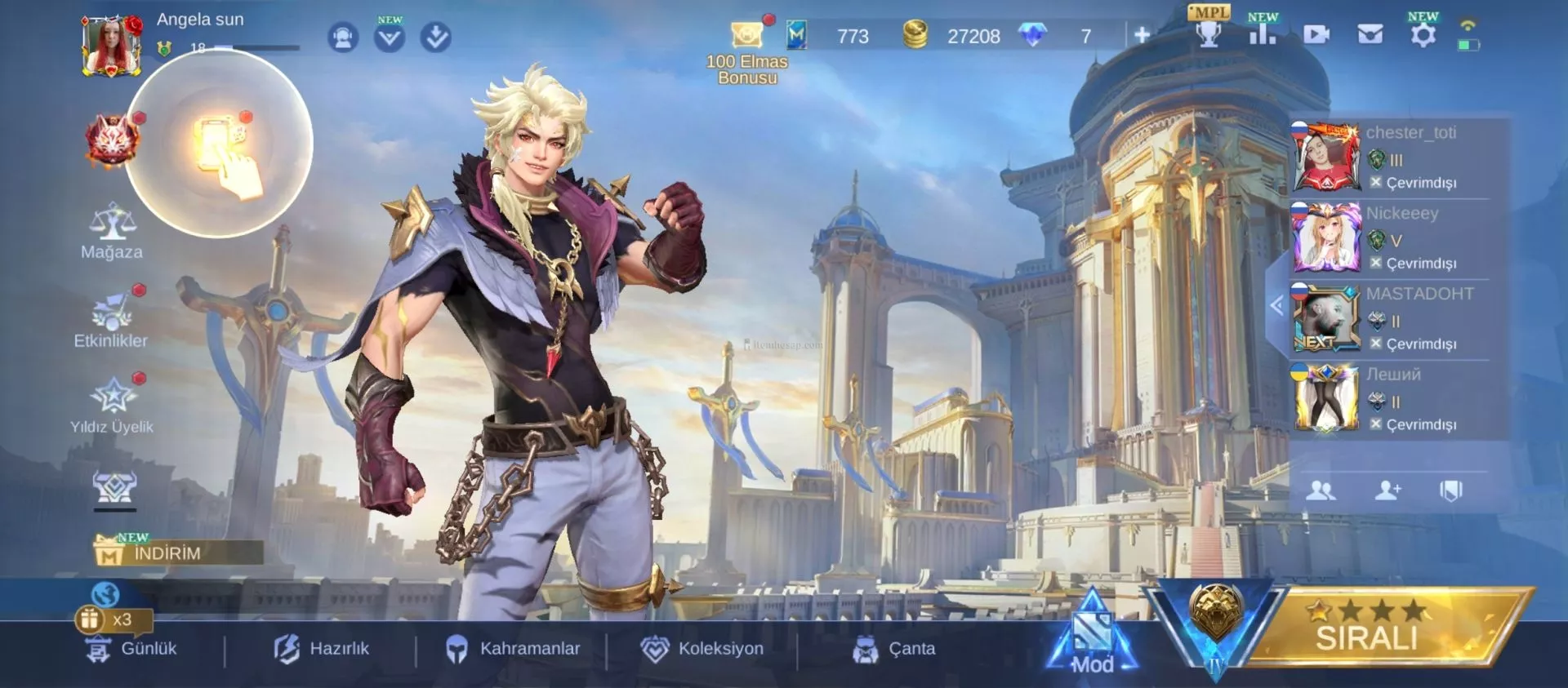Collapse the friends panel arrow
The height and width of the screenshot is (688, 1568).
tap(1276, 306)
